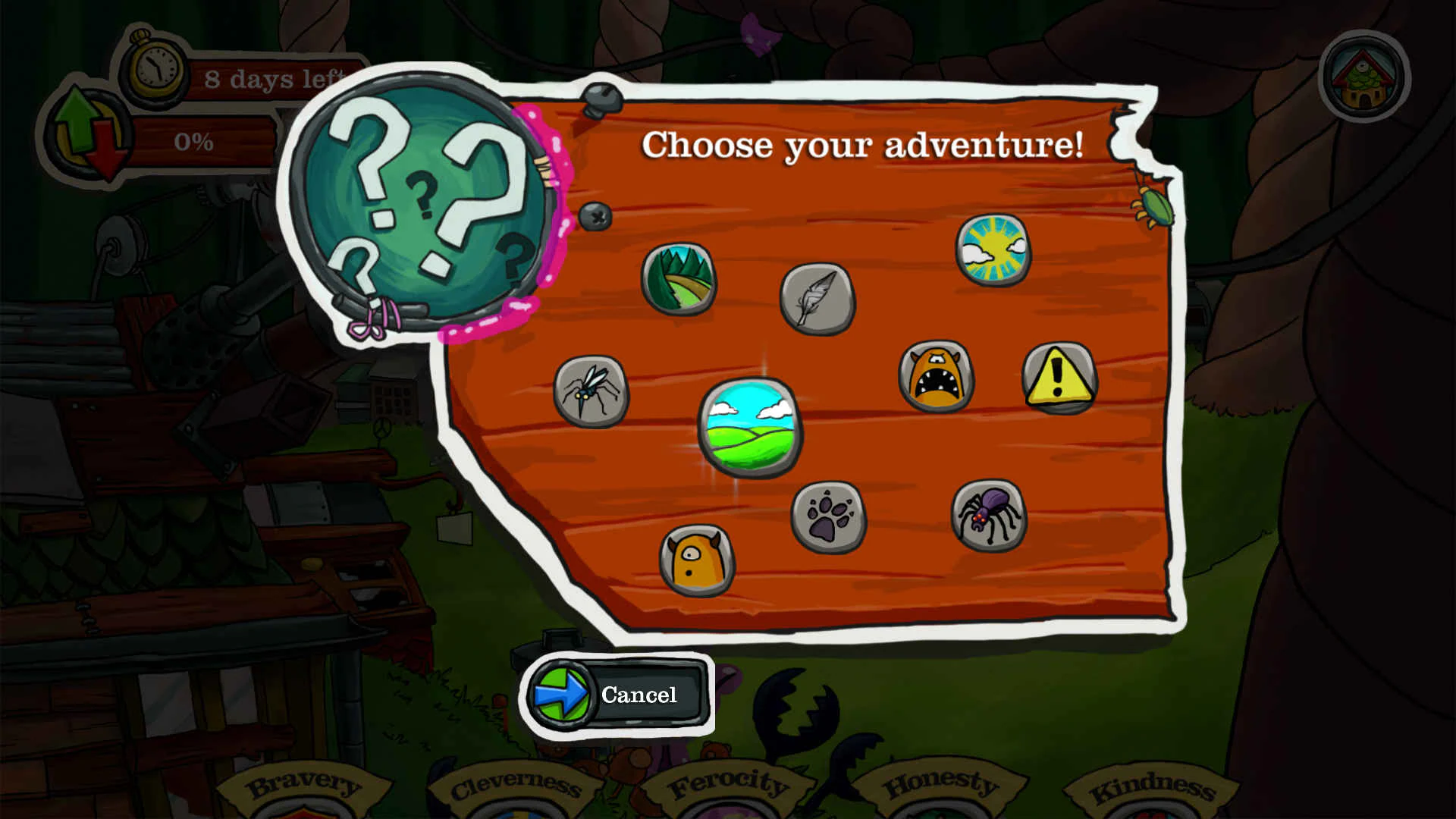This screenshot has width=1456, height=819.
Task: Click the paw print adventure icon
Action: [830, 519]
